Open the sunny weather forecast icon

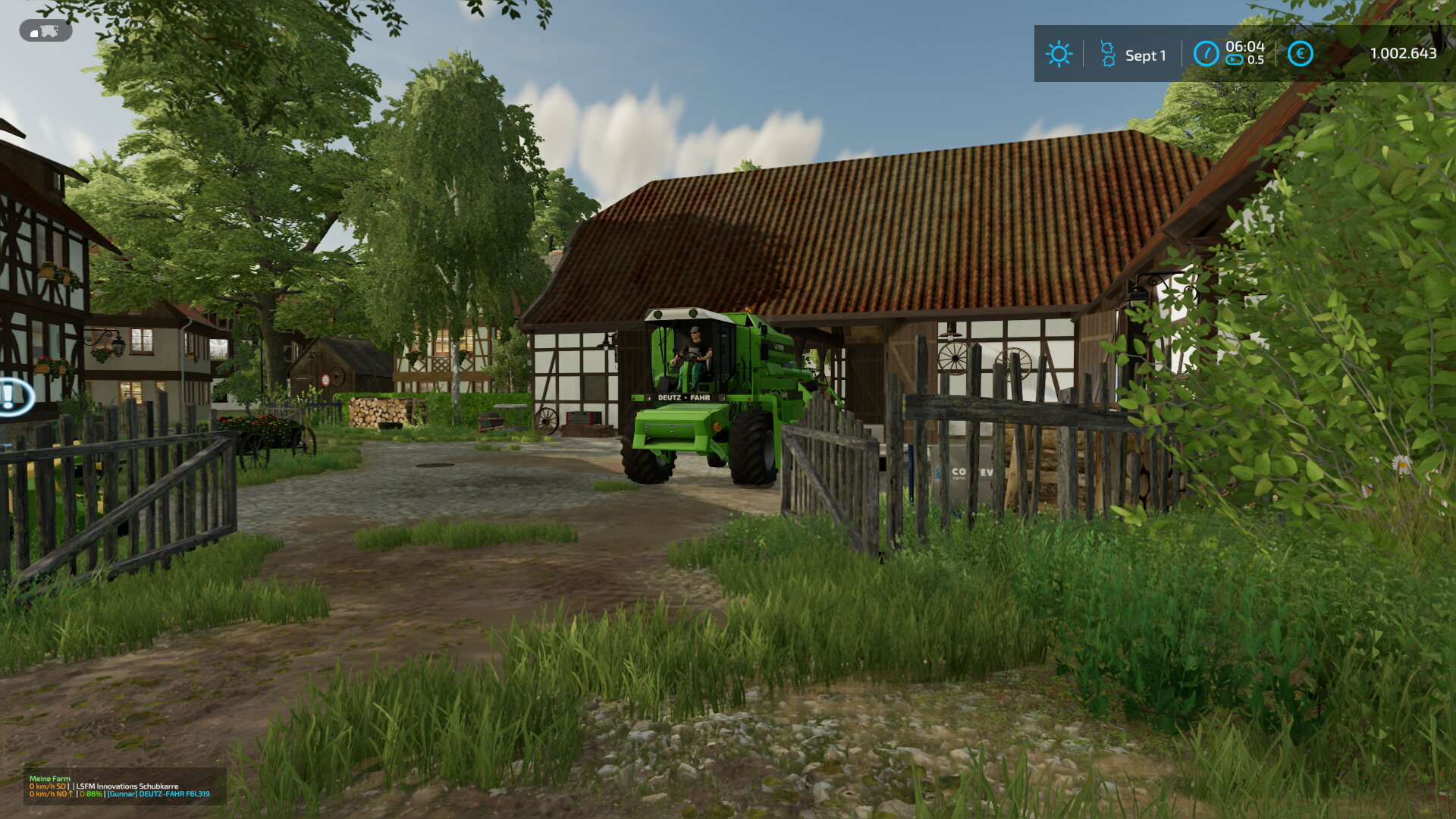(x=1059, y=54)
